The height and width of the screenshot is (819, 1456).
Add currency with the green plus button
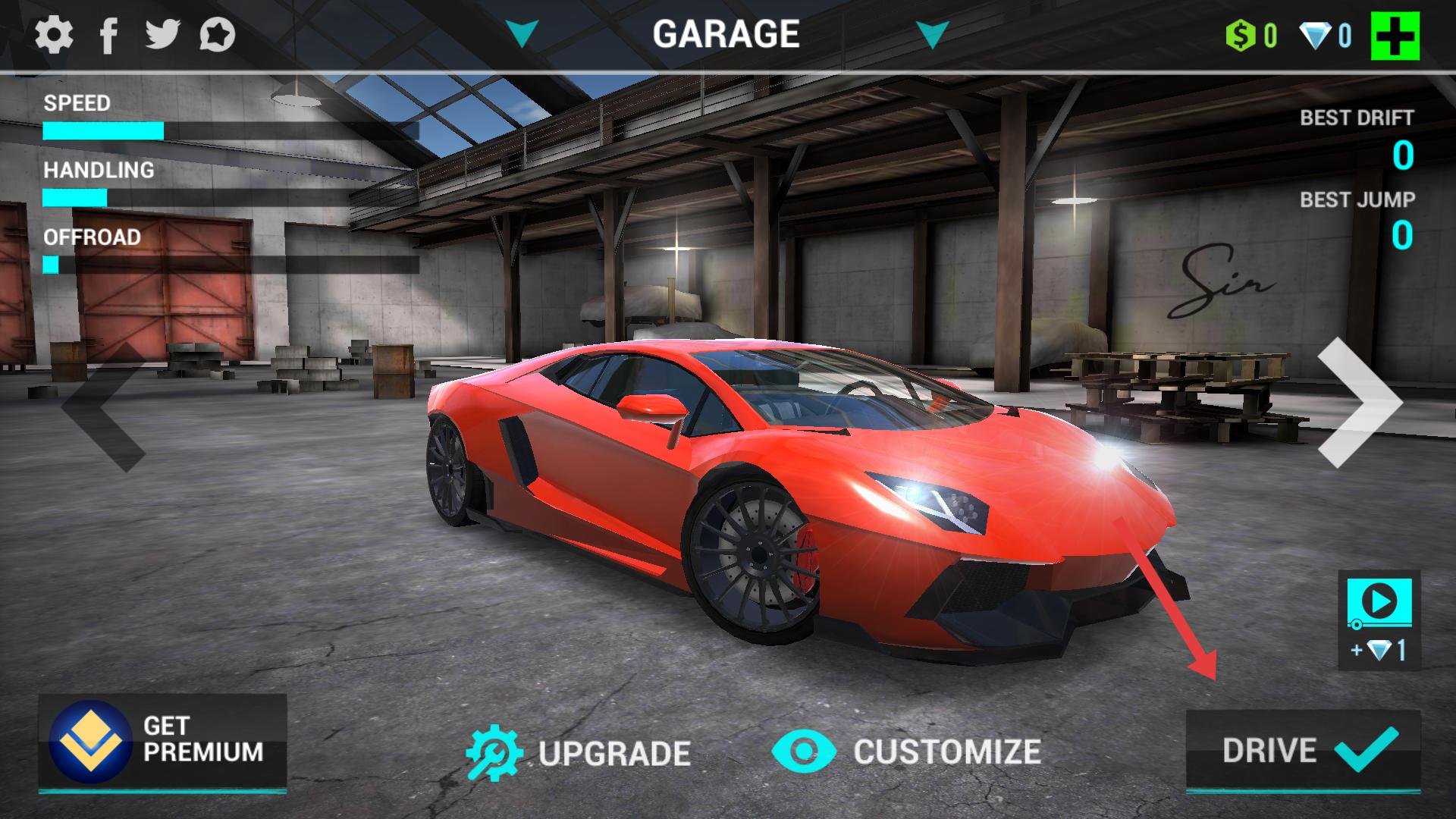tap(1395, 36)
